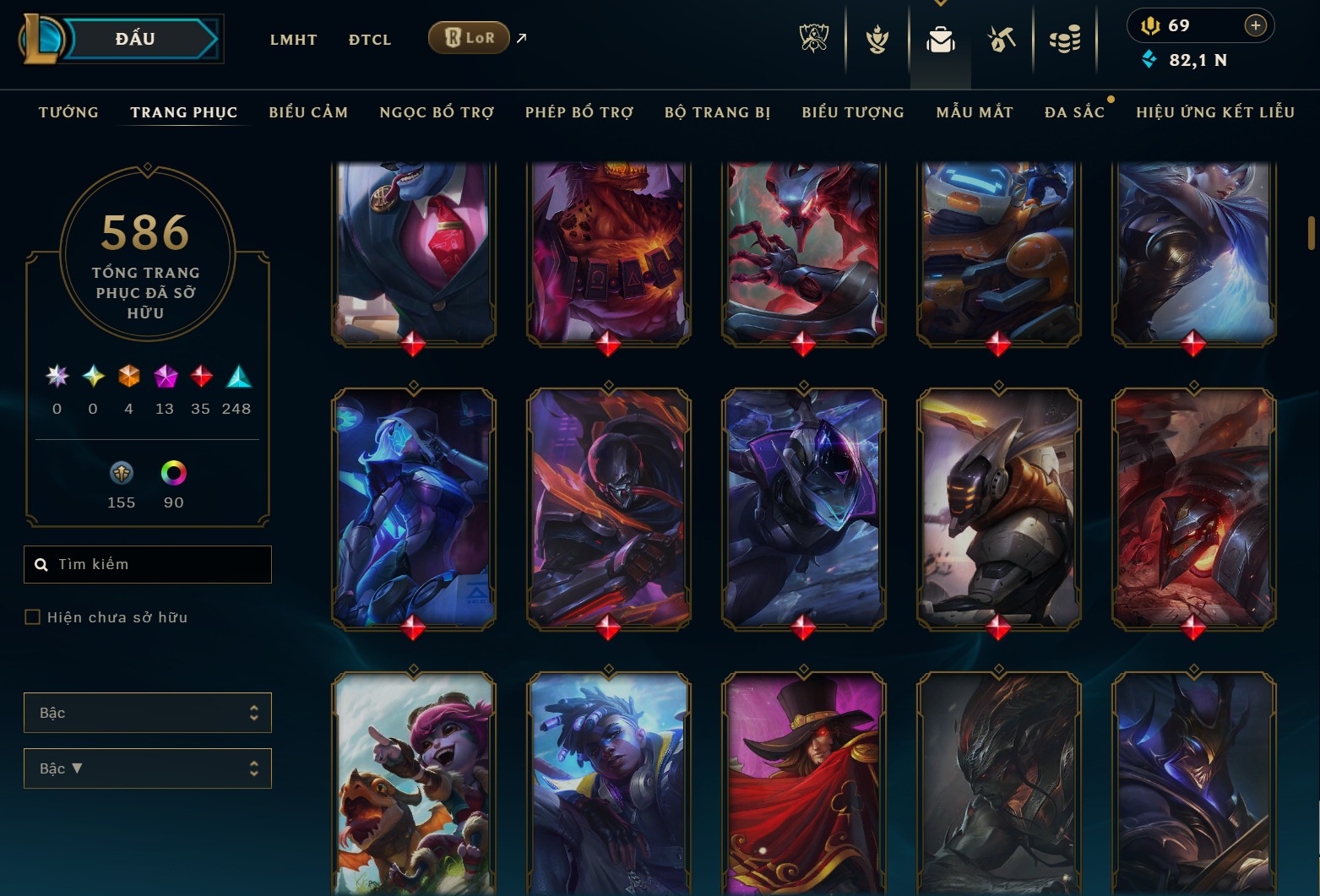The image size is (1320, 896).
Task: Switch to the TƯỚNG tab
Action: (68, 112)
